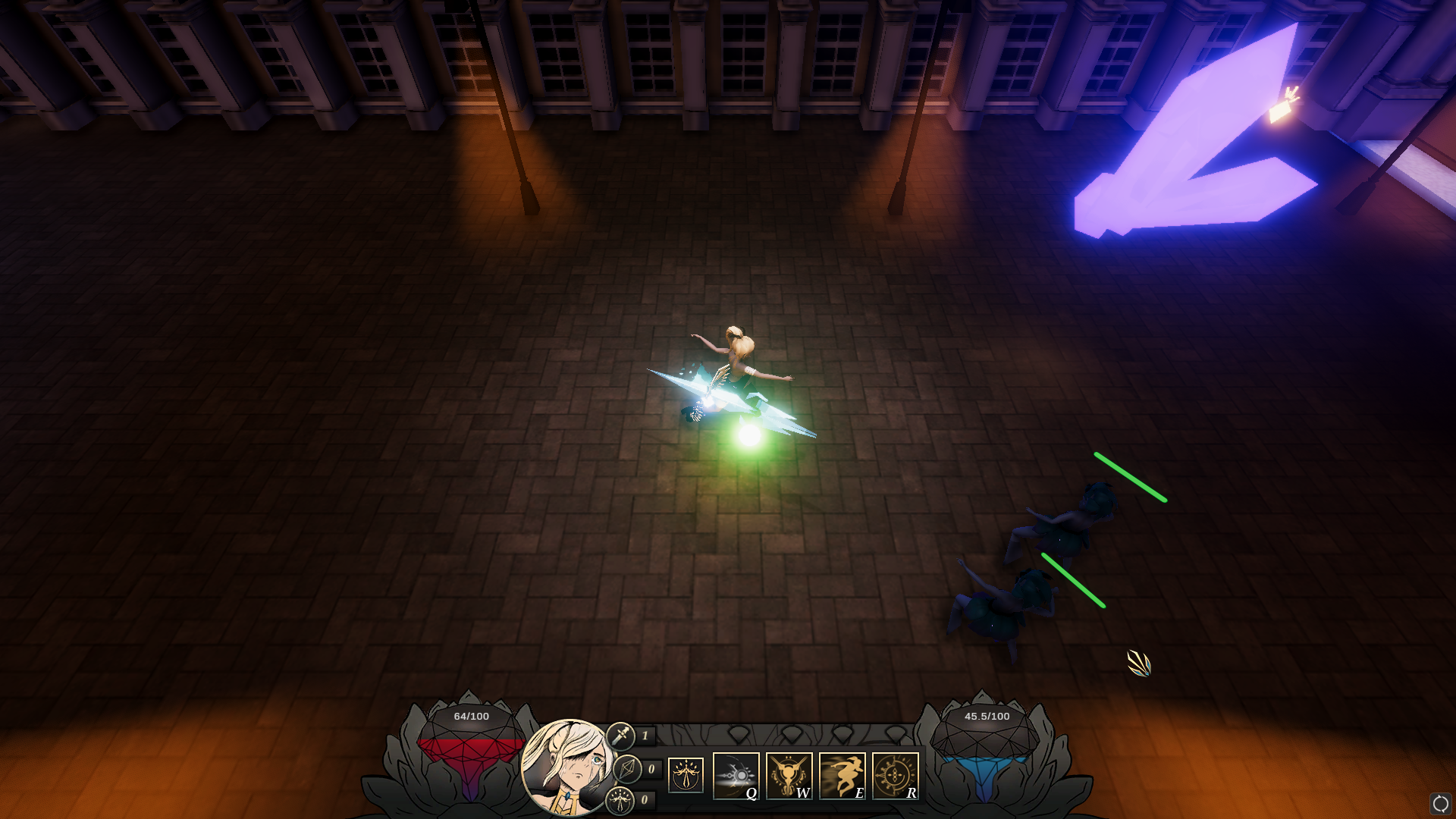Use the W horned skull ability
This screenshot has width=1456, height=819.
point(789,775)
